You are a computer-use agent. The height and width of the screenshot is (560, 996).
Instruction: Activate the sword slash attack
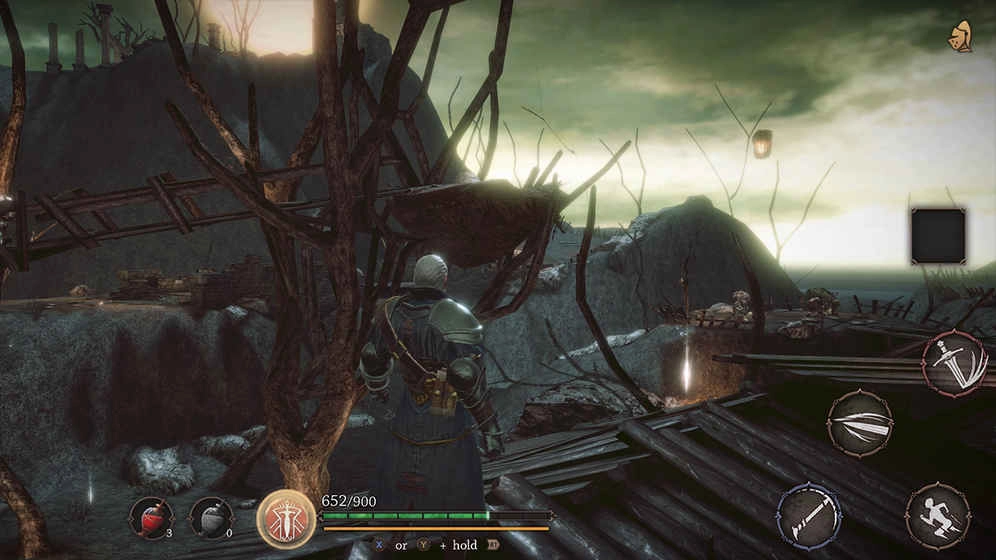click(x=955, y=363)
